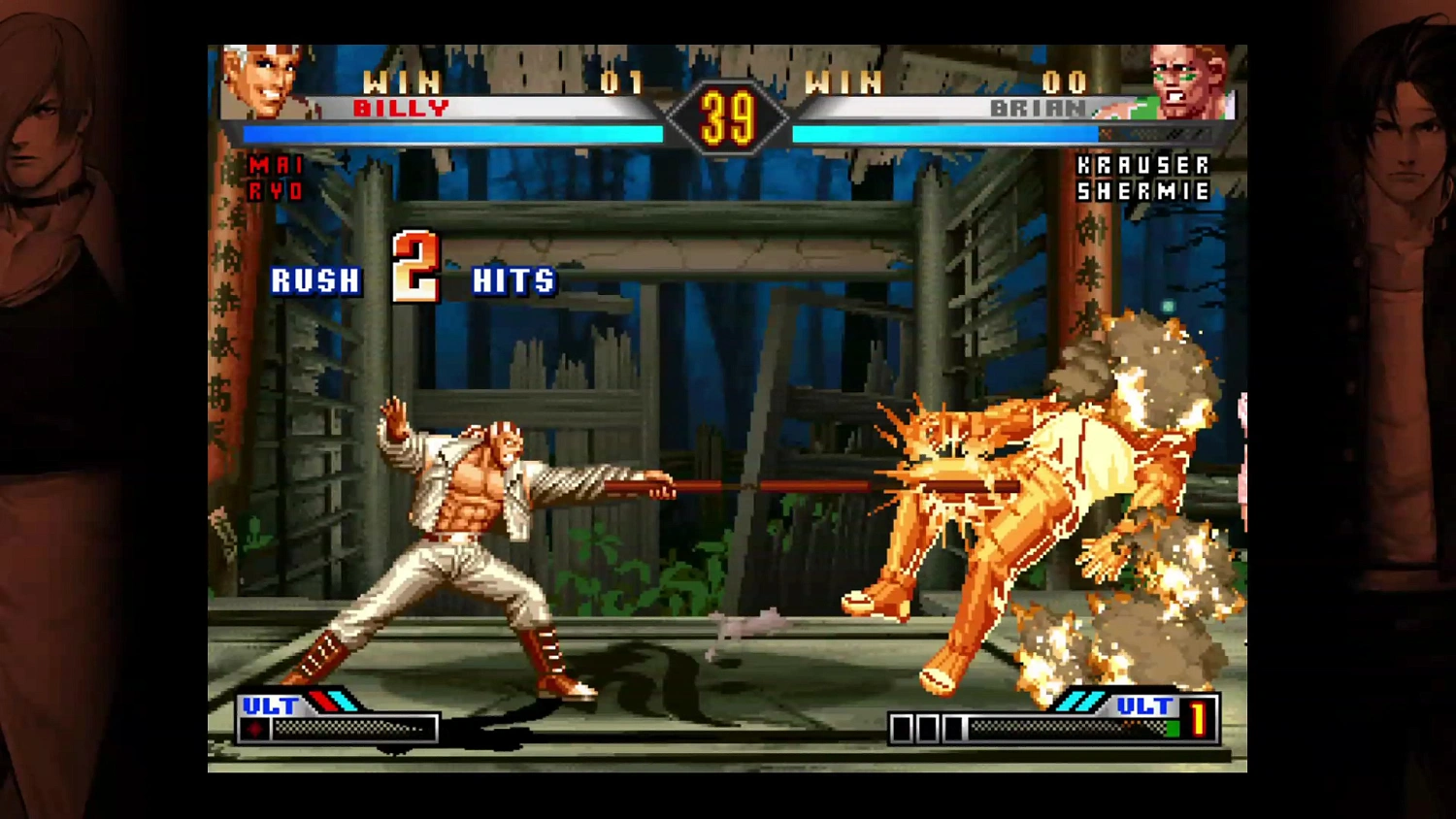
Task: Click the RUSH combo text
Action: 314,281
